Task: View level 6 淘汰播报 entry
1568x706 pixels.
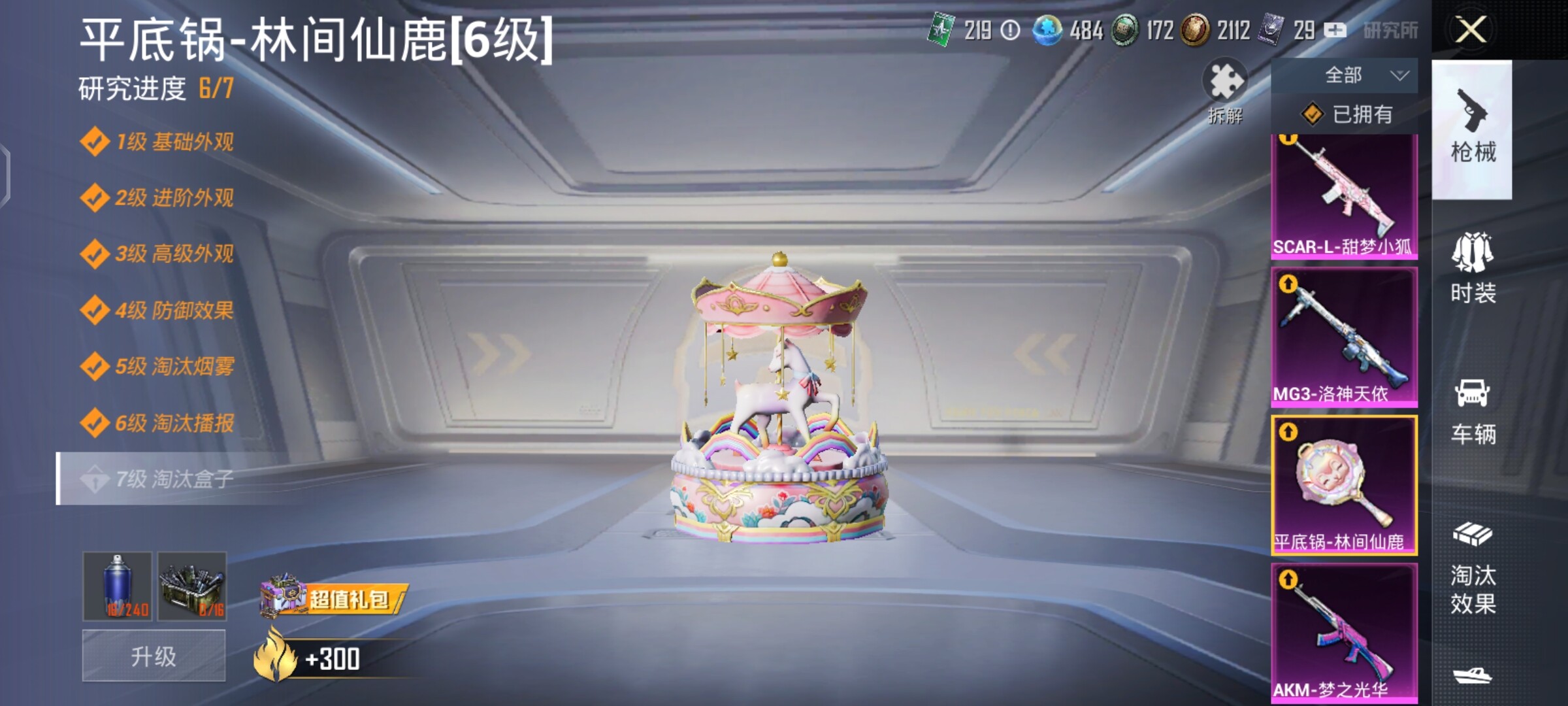Action: (x=173, y=423)
